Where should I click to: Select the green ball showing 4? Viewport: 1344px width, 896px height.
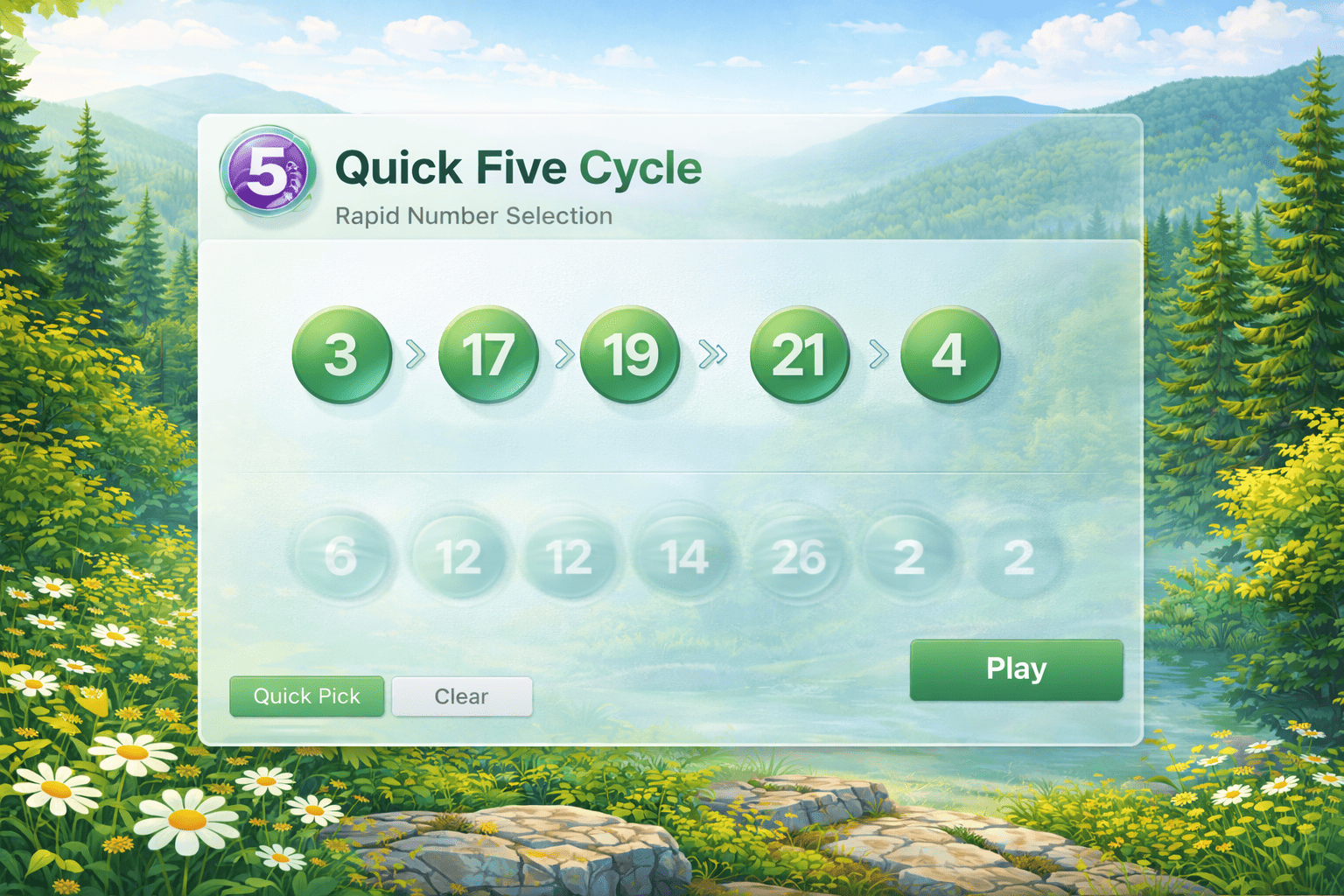949,353
